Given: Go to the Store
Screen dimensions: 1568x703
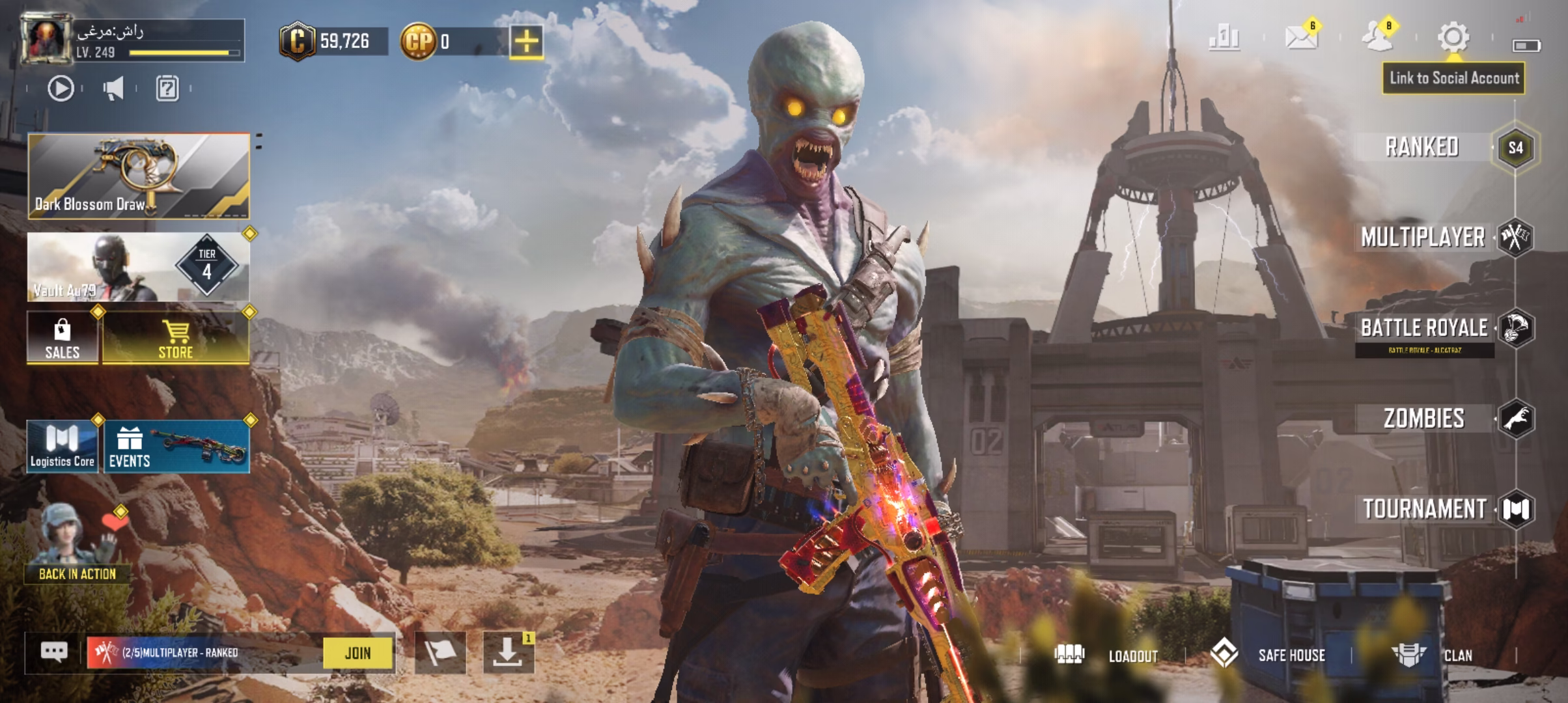Looking at the screenshot, I should click(x=176, y=337).
